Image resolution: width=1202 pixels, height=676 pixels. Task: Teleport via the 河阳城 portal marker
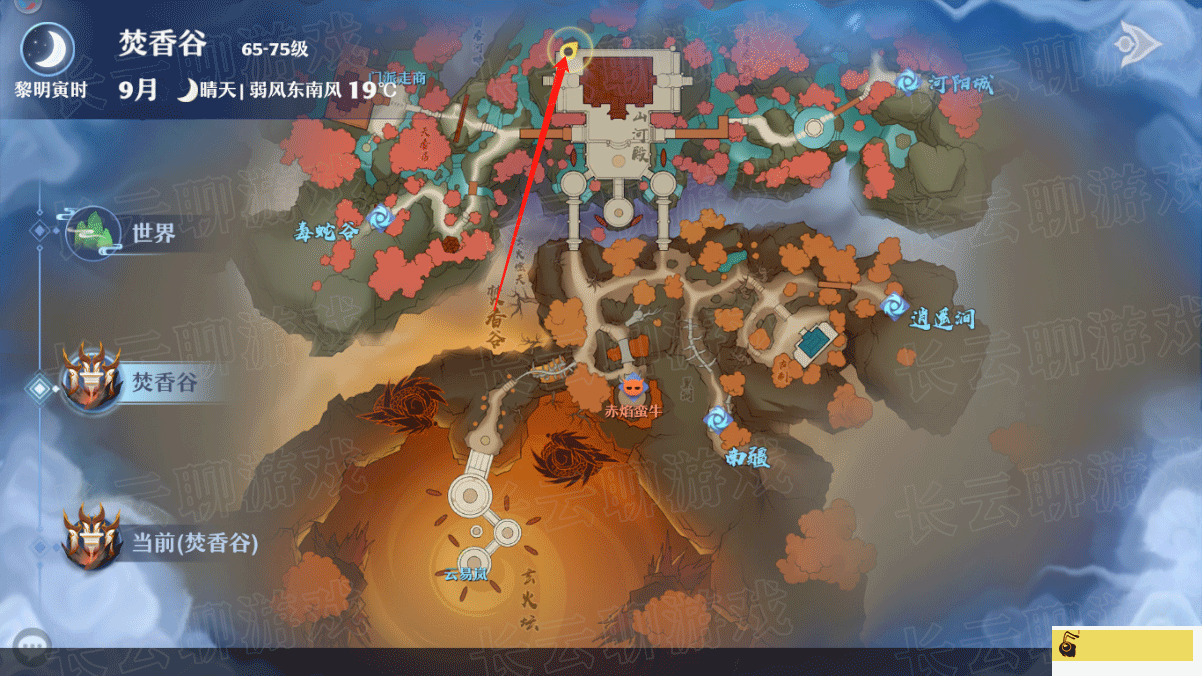[x=908, y=80]
